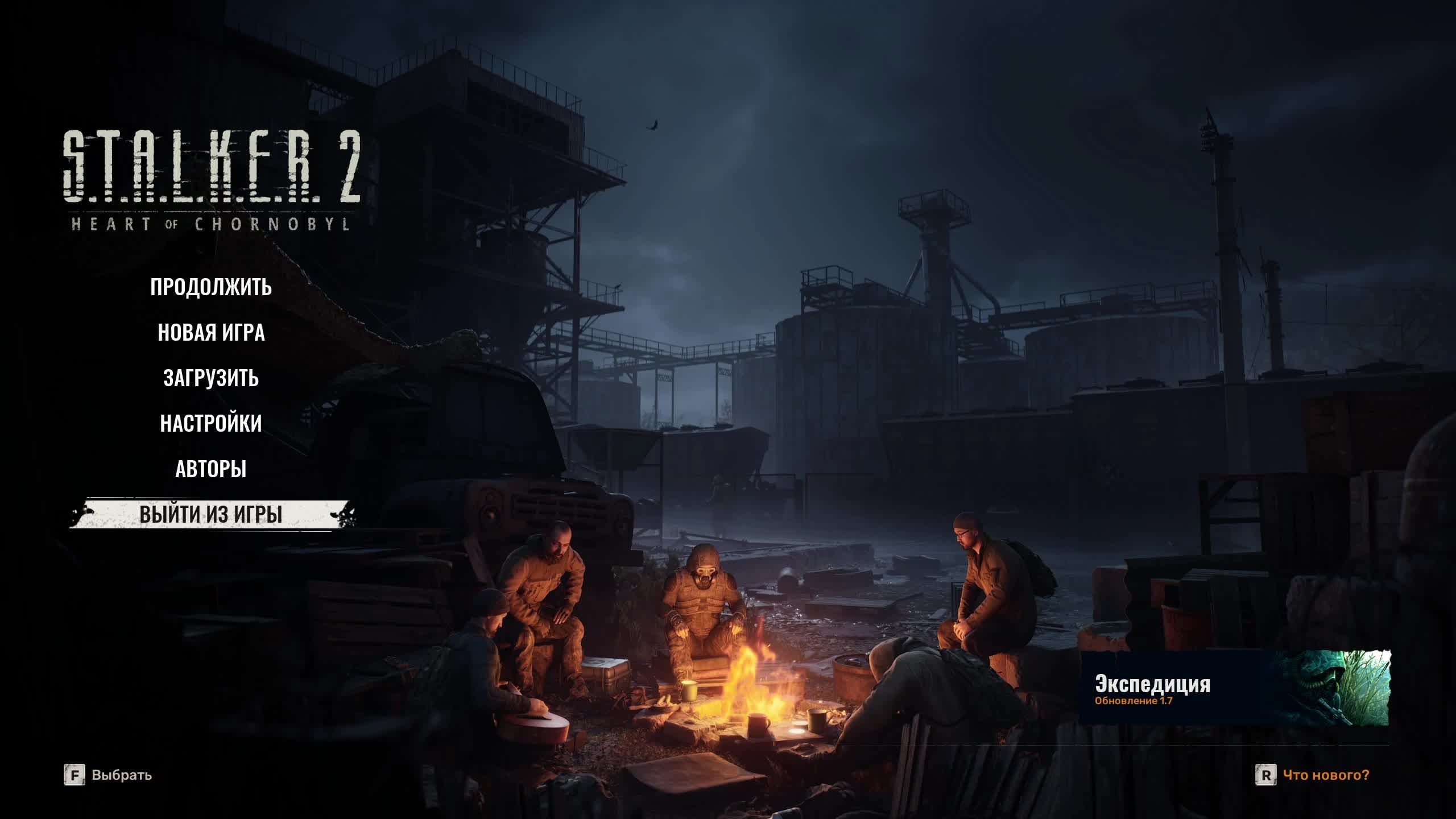Open the Загрузить load menu
This screenshot has height=819, width=1456.
click(211, 378)
